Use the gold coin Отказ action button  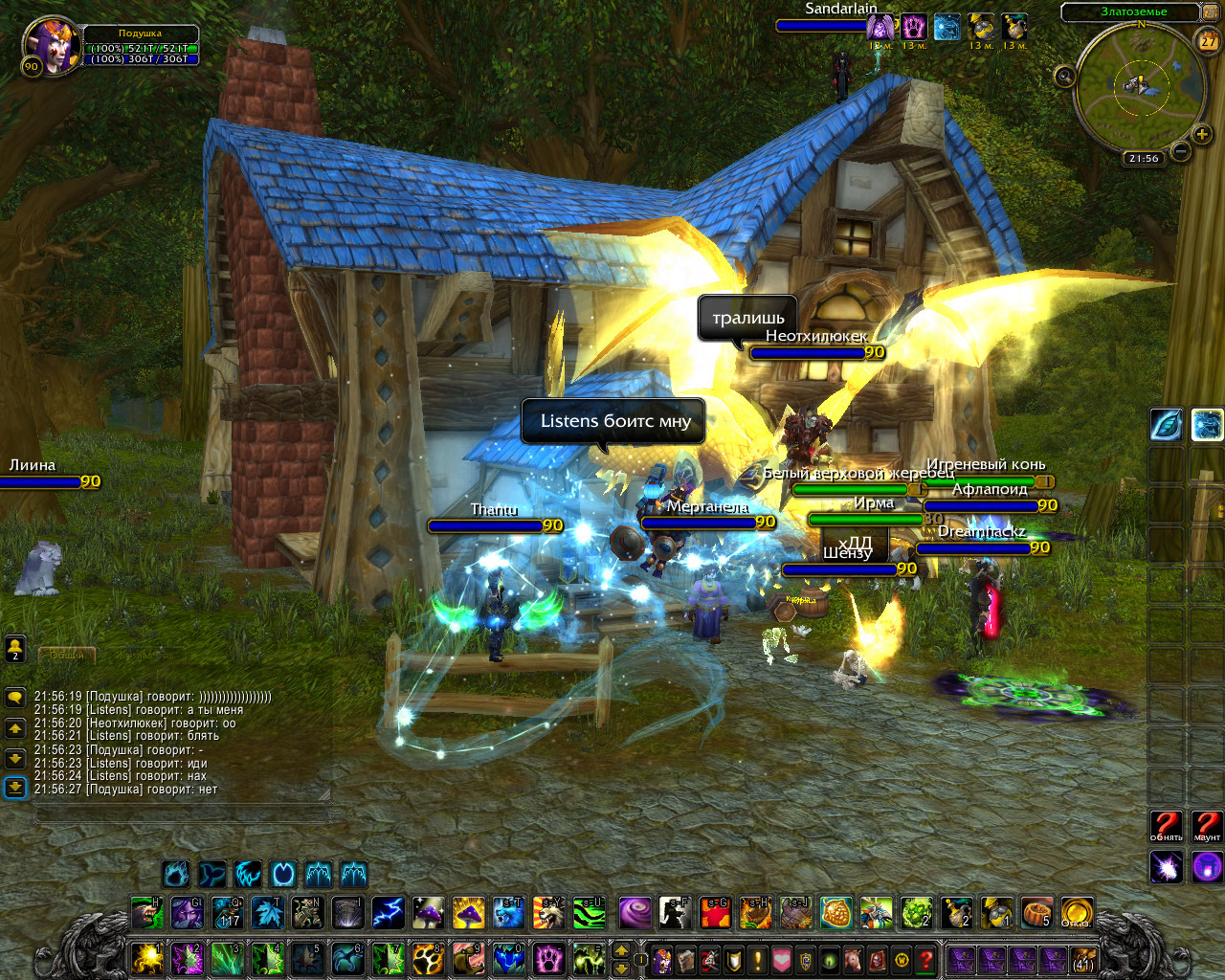tap(1077, 913)
